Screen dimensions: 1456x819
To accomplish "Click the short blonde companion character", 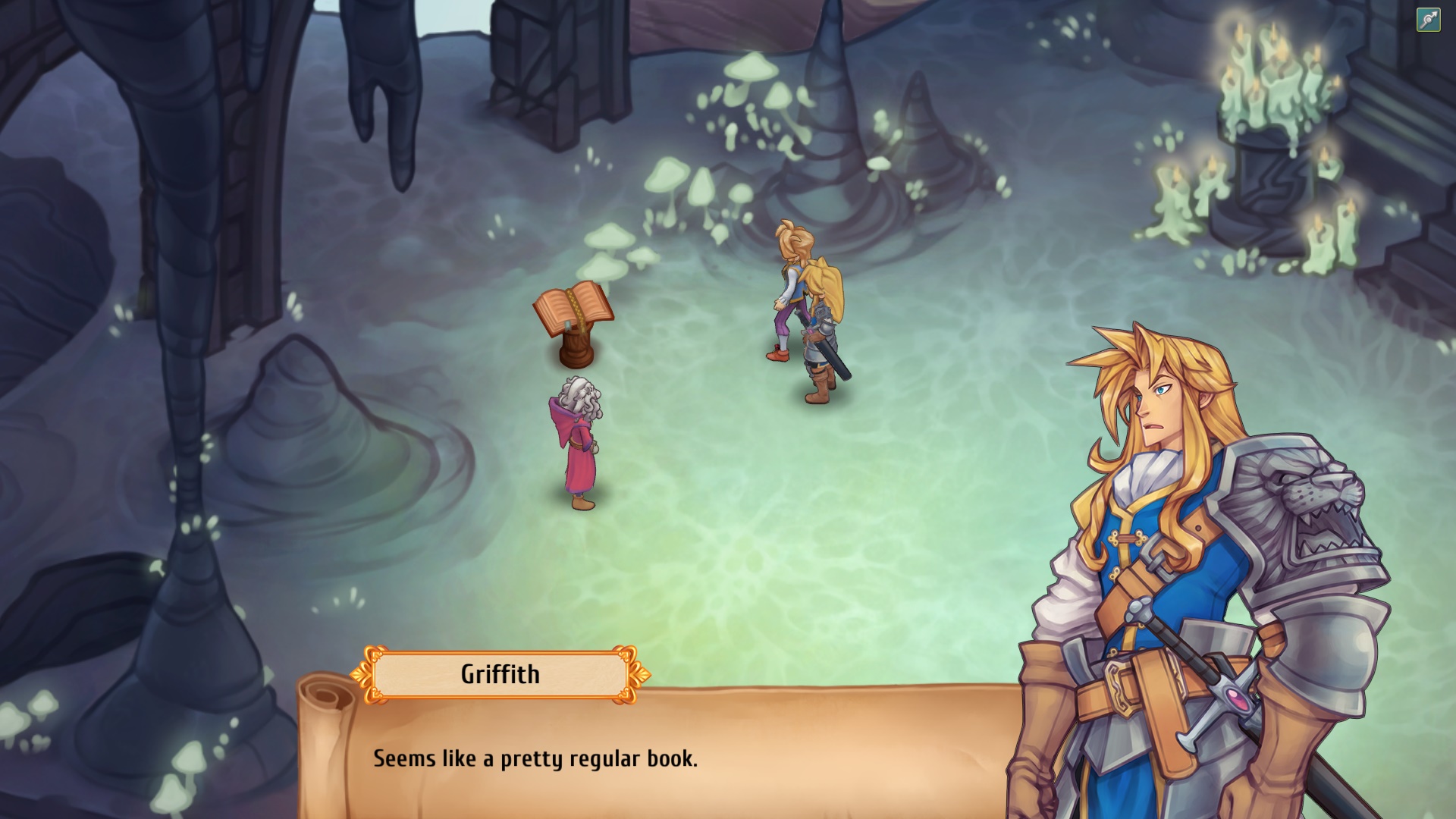I will point(789,281).
